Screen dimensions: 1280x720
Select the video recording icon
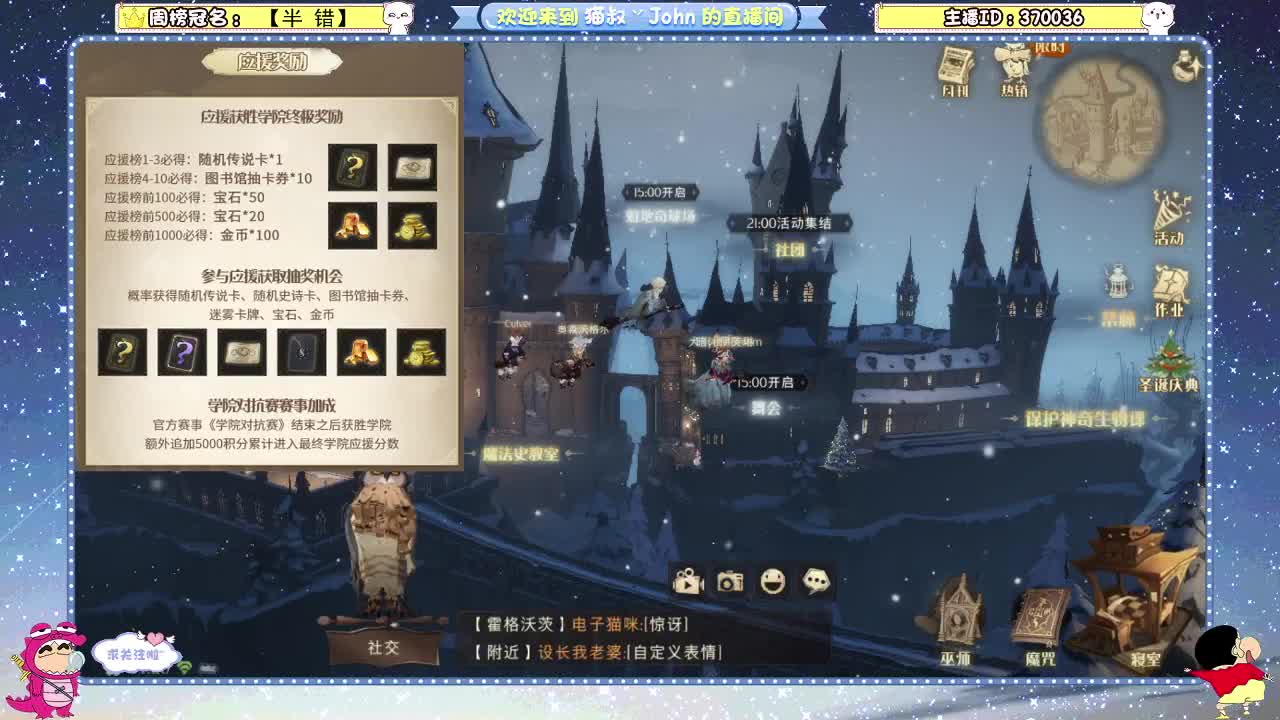[689, 579]
